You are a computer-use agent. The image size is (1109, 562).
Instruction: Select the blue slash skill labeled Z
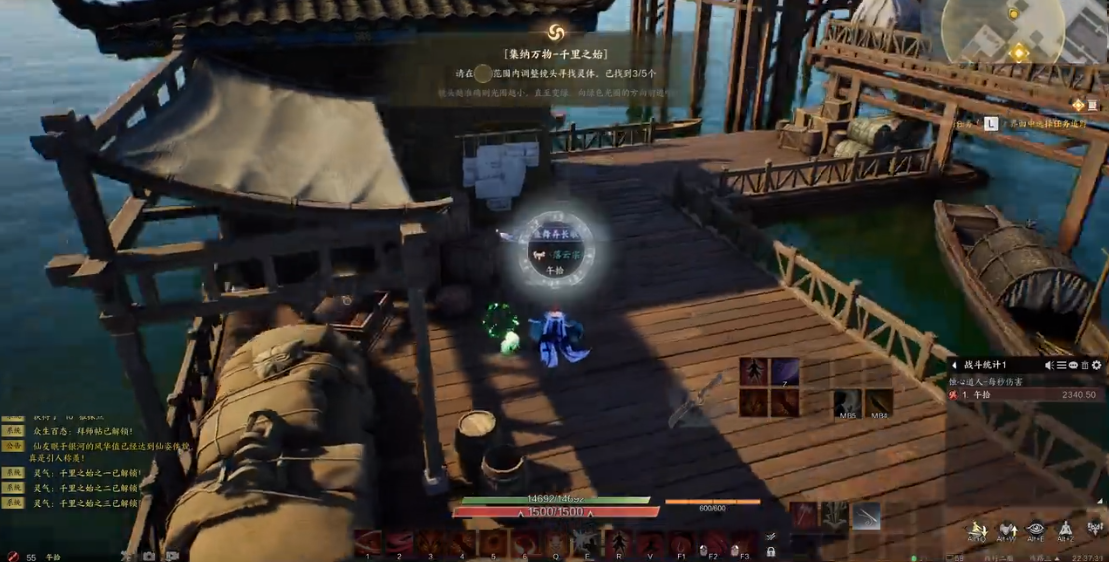click(x=785, y=372)
